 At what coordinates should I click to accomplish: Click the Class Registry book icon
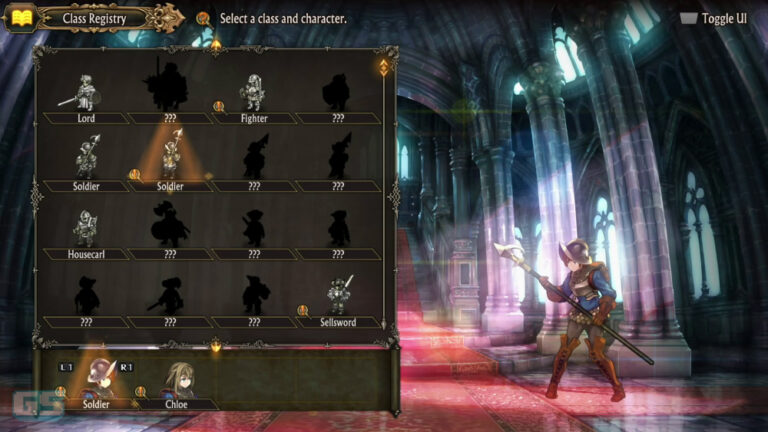click(20, 18)
